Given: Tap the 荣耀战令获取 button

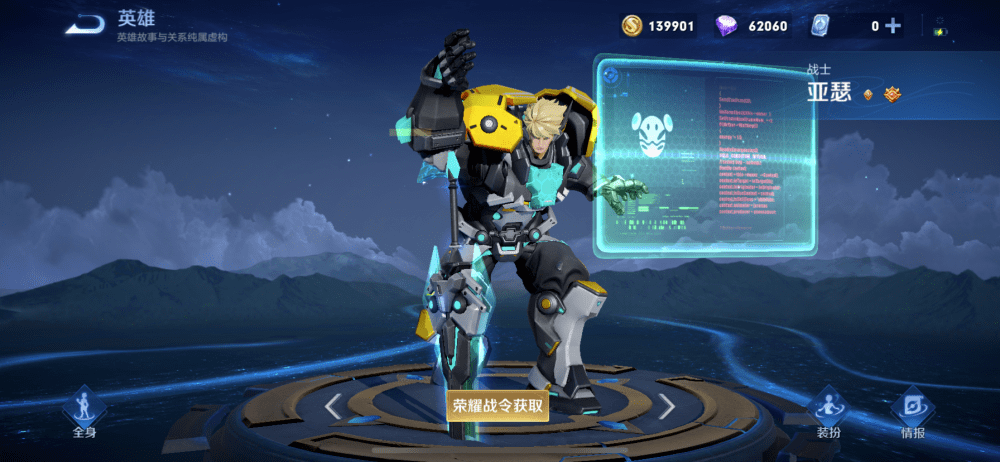Looking at the screenshot, I should (498, 405).
